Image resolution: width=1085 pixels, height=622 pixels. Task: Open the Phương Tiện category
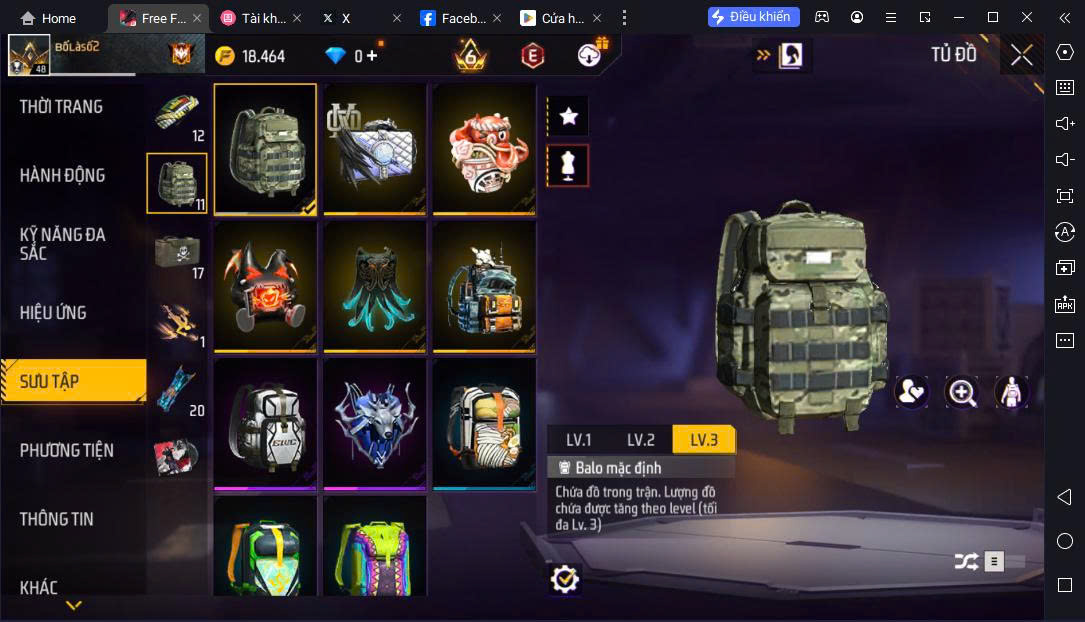click(67, 451)
